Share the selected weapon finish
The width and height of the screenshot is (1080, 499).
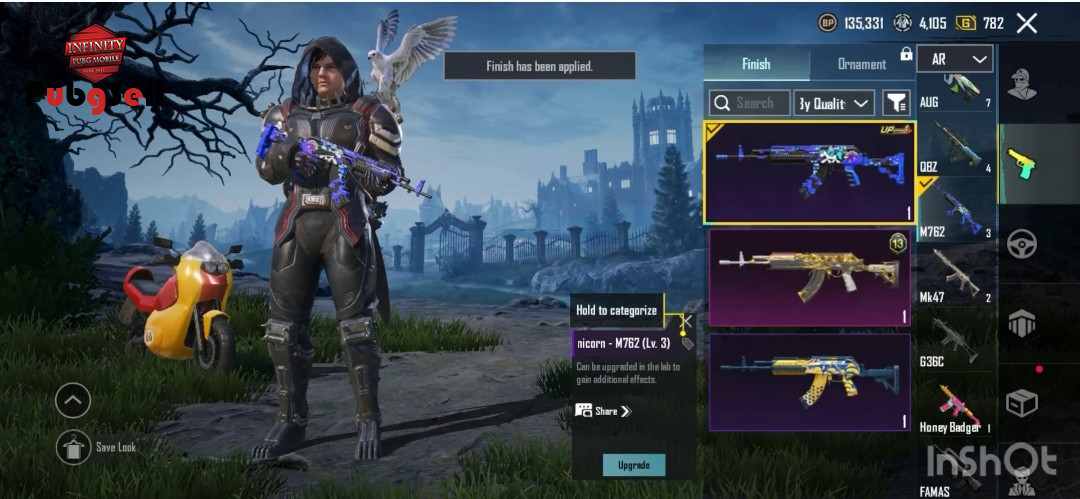coord(604,411)
